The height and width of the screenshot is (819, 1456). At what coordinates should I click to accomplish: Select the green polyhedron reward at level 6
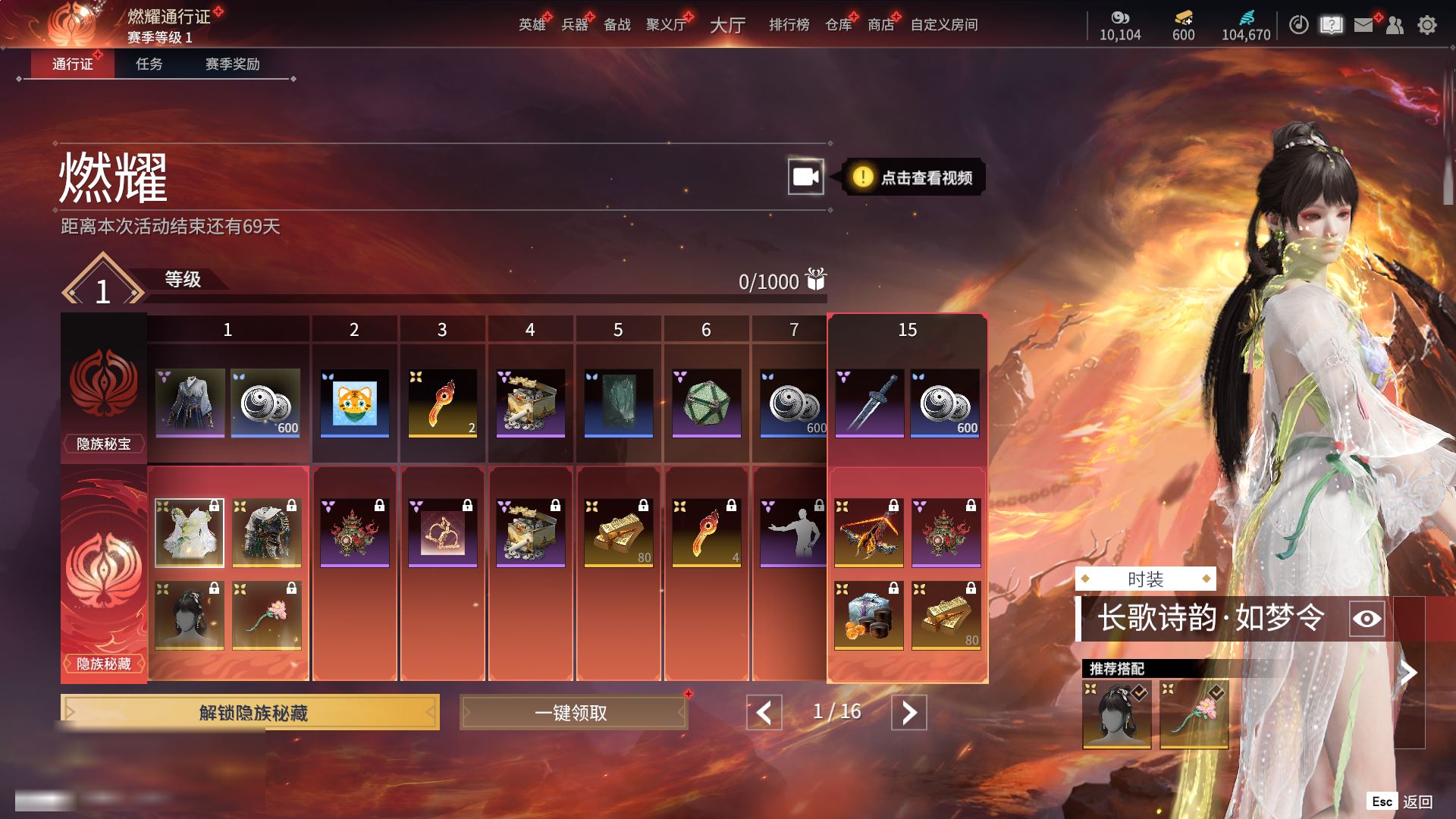706,403
